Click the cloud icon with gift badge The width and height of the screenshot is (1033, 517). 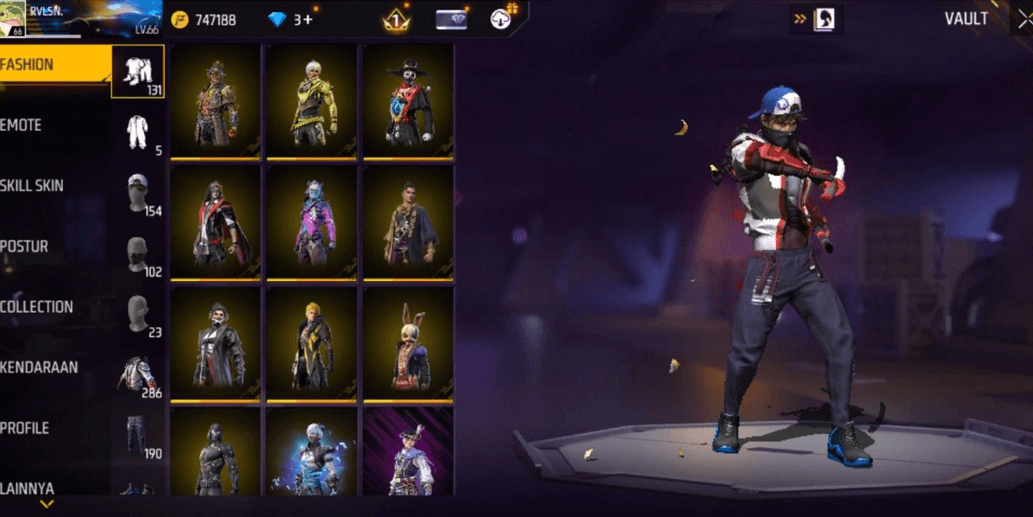point(501,18)
